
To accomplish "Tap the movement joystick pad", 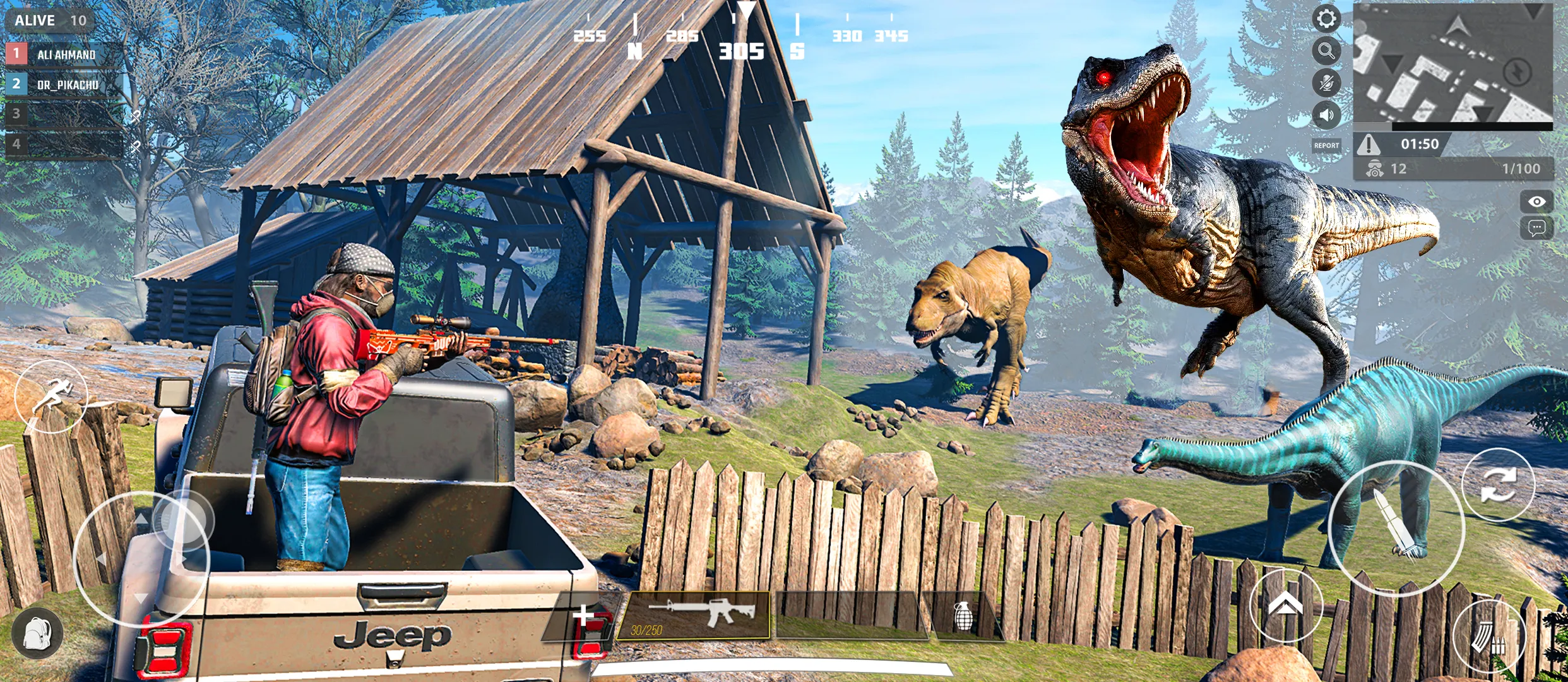I will tap(141, 559).
